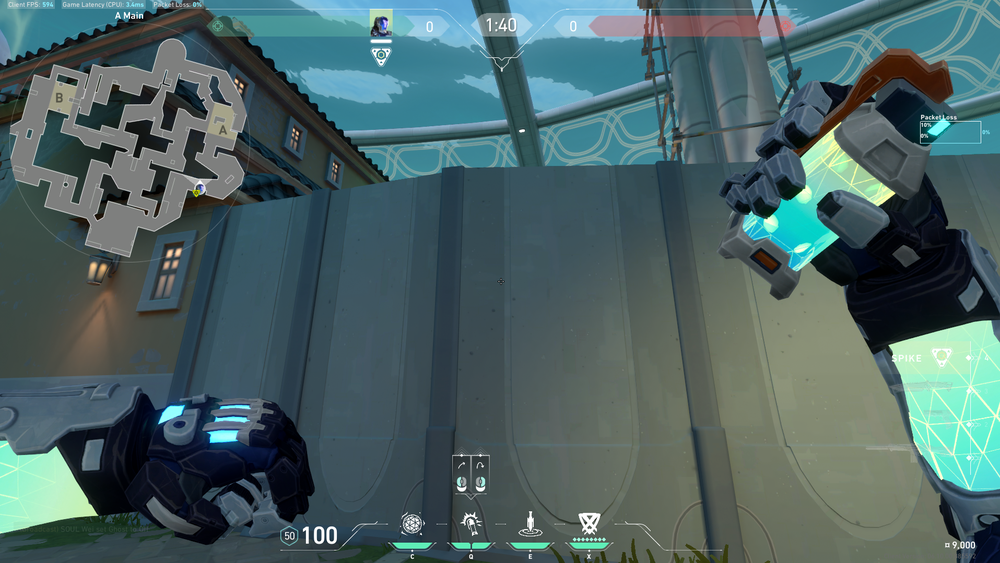Activate the ultimate ability icon

(589, 523)
